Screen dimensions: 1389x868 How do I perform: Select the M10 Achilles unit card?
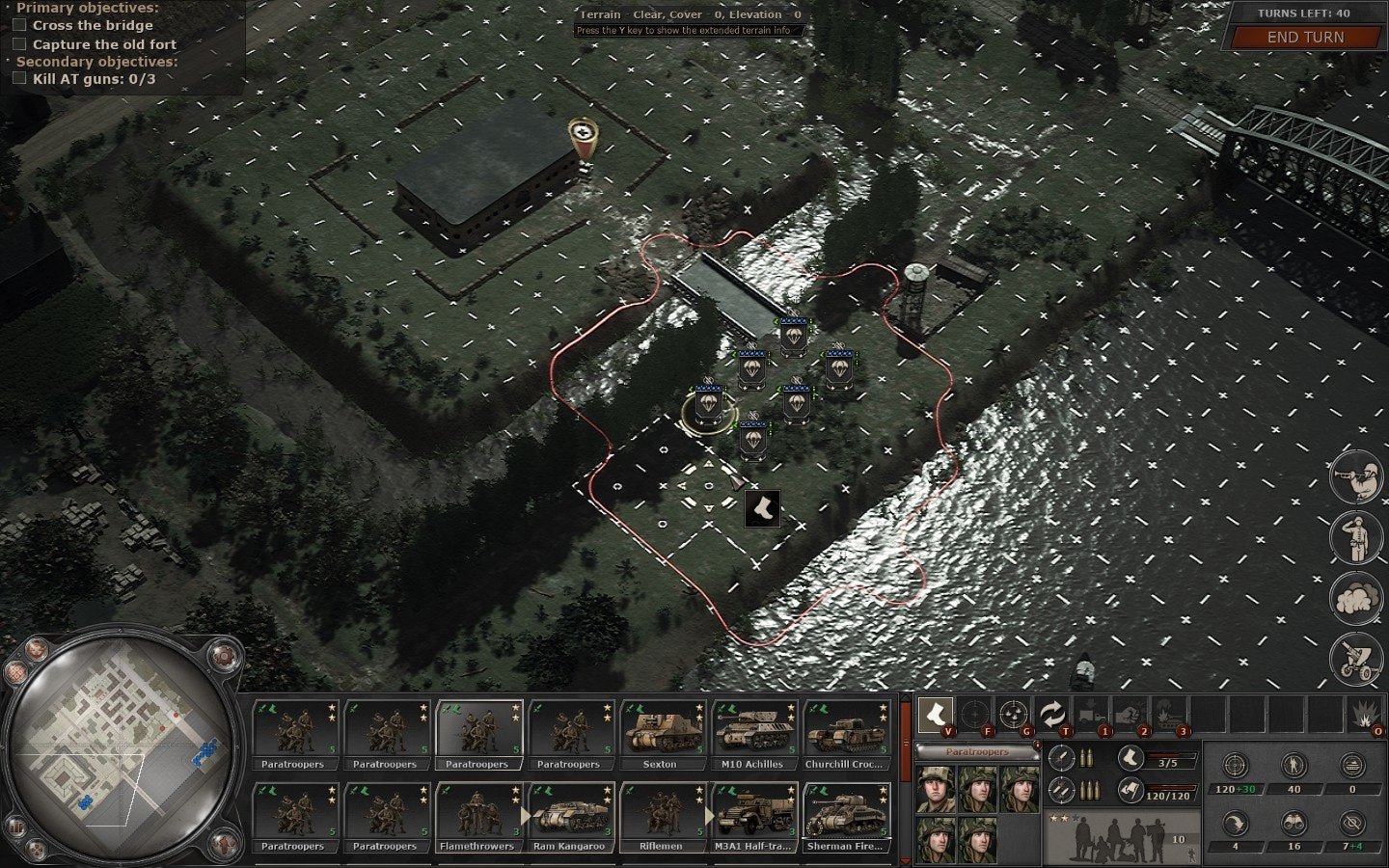pyautogui.click(x=752, y=735)
